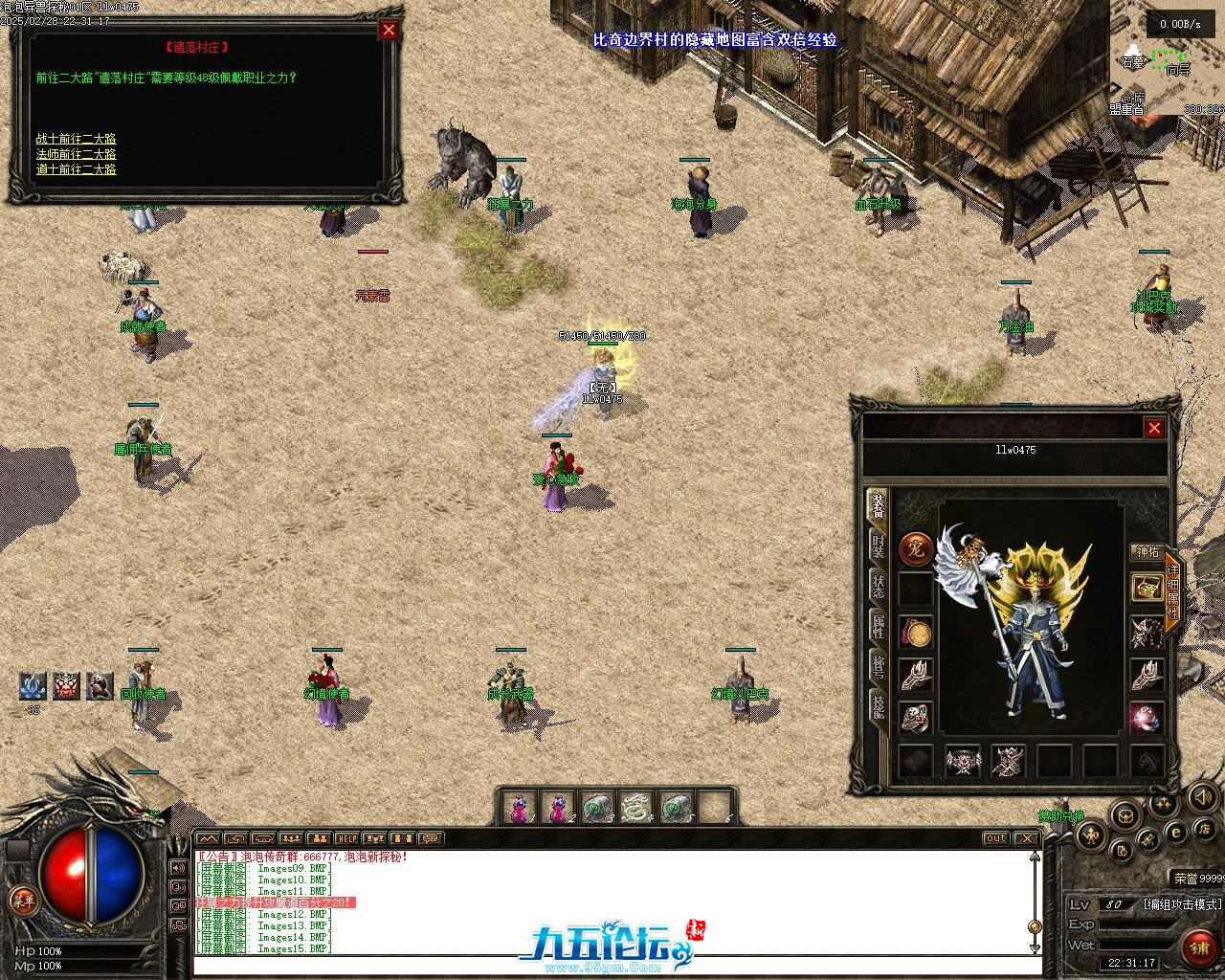1225x980 pixels.
Task: Select the treasure chest equipment slot
Action: 1147,588
